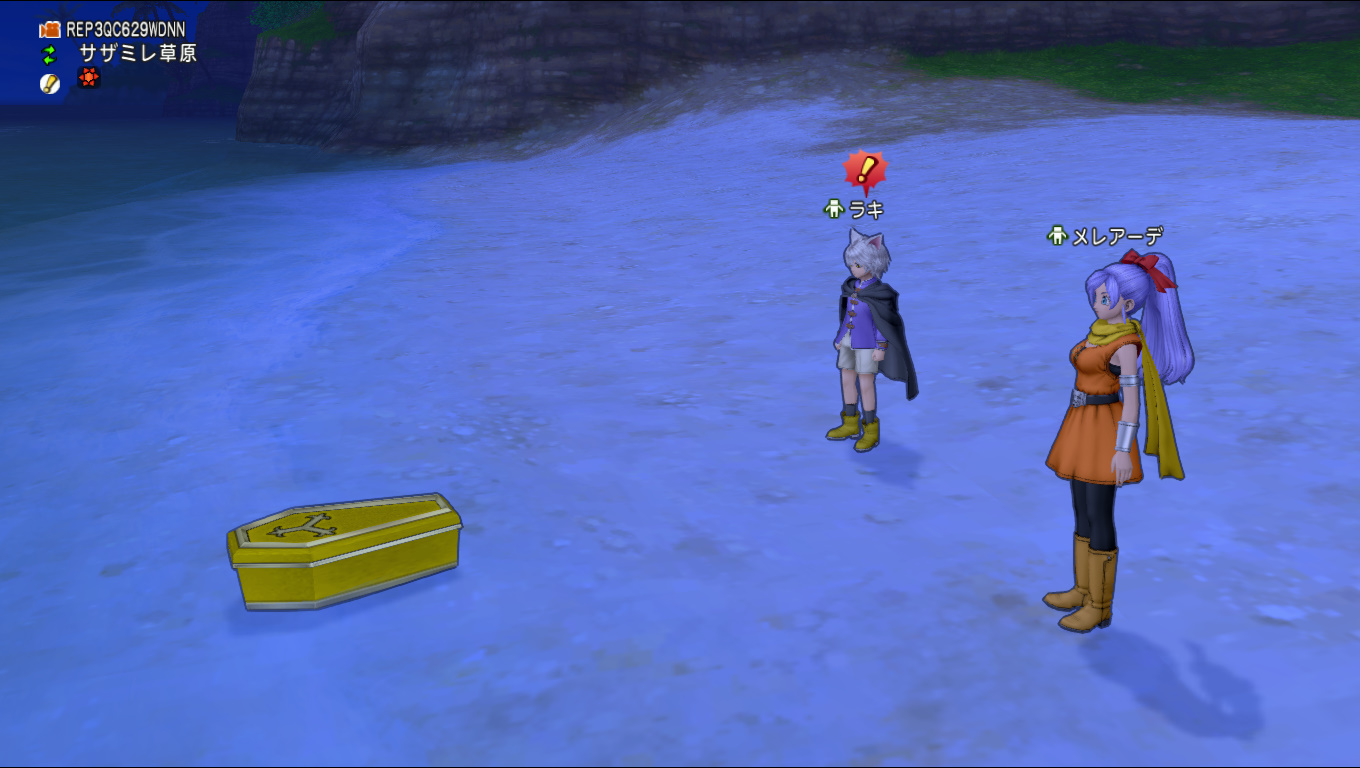Select the red exclamation quest marker above ラキ
Viewport: 1360px width, 768px height.
tap(864, 171)
